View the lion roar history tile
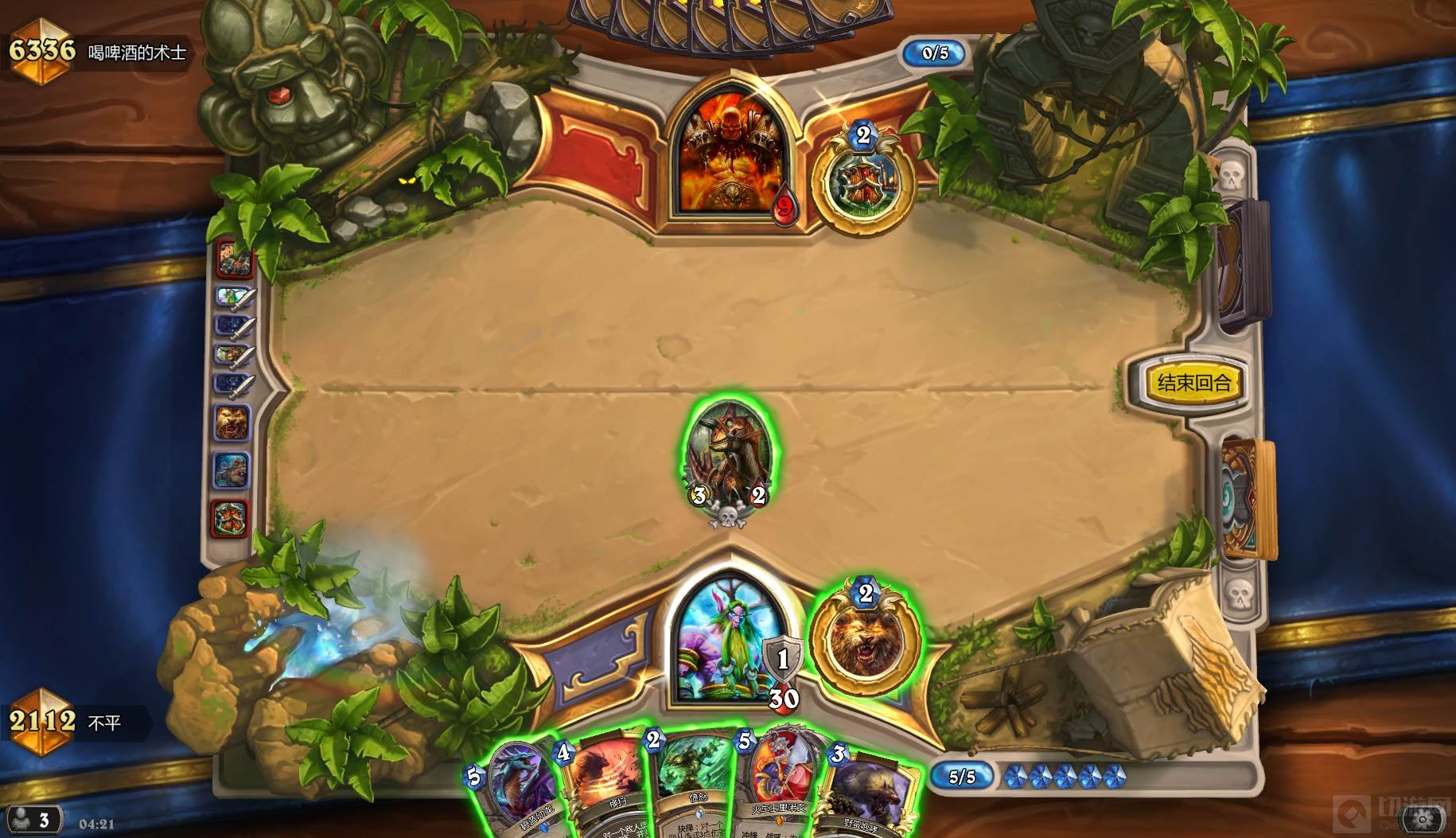Screen dimensions: 1456x838 (232, 423)
